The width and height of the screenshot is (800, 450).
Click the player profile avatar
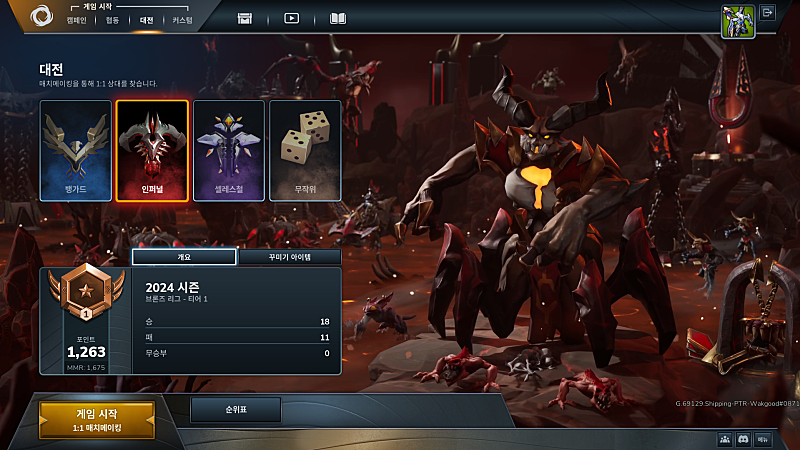[x=737, y=21]
